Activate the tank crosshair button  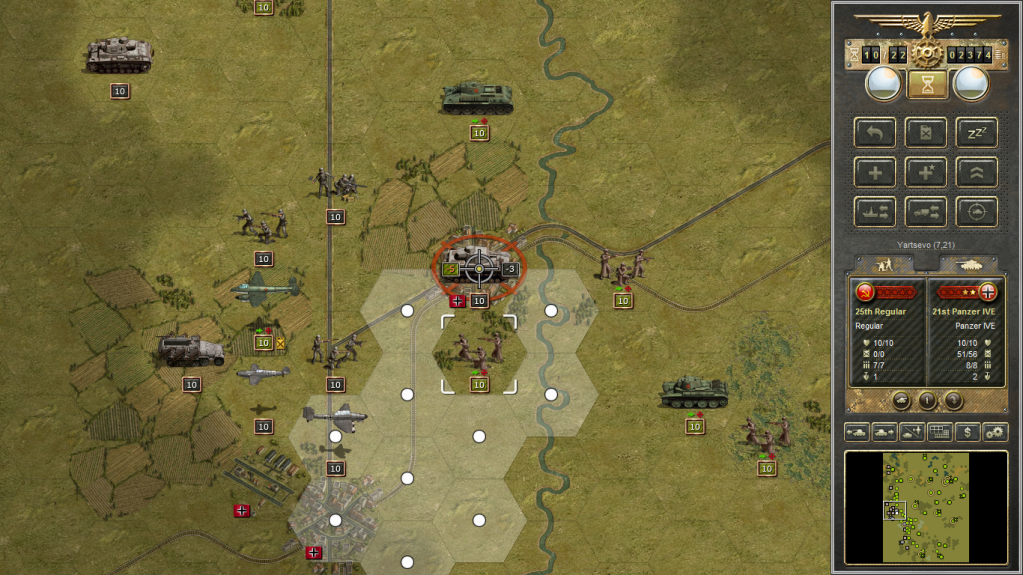click(x=976, y=211)
